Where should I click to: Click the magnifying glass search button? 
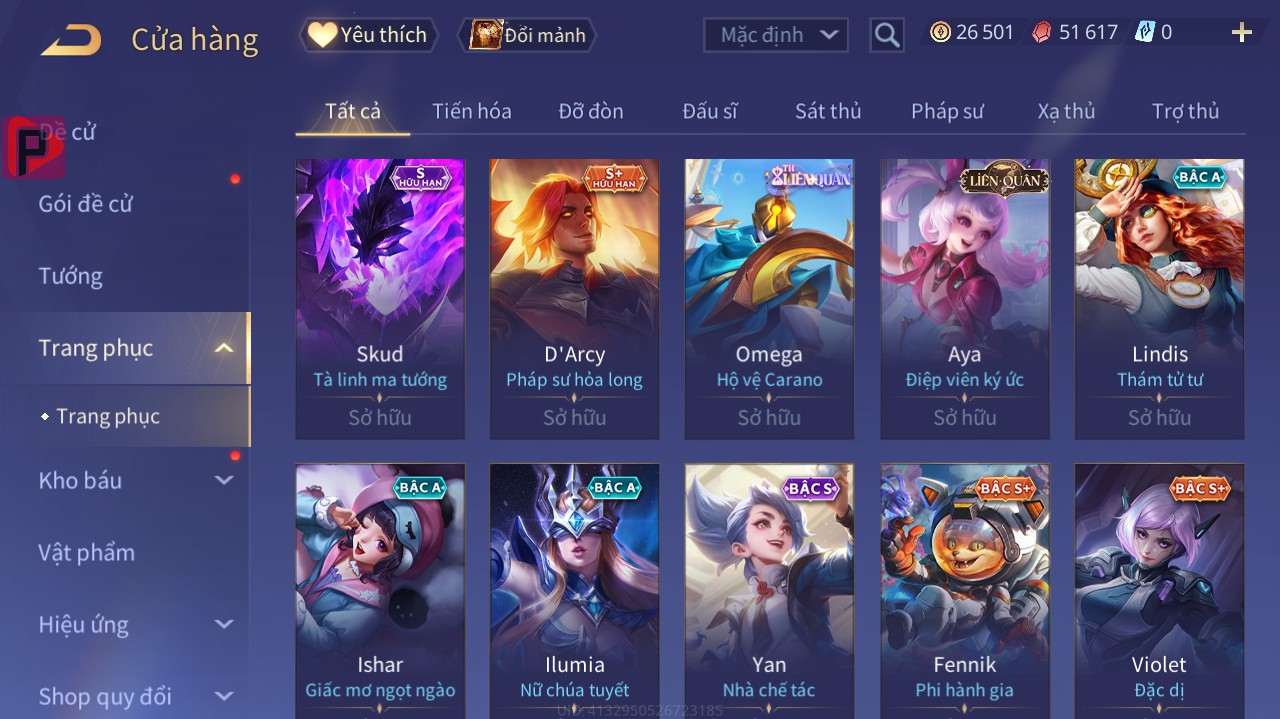pyautogui.click(x=887, y=35)
